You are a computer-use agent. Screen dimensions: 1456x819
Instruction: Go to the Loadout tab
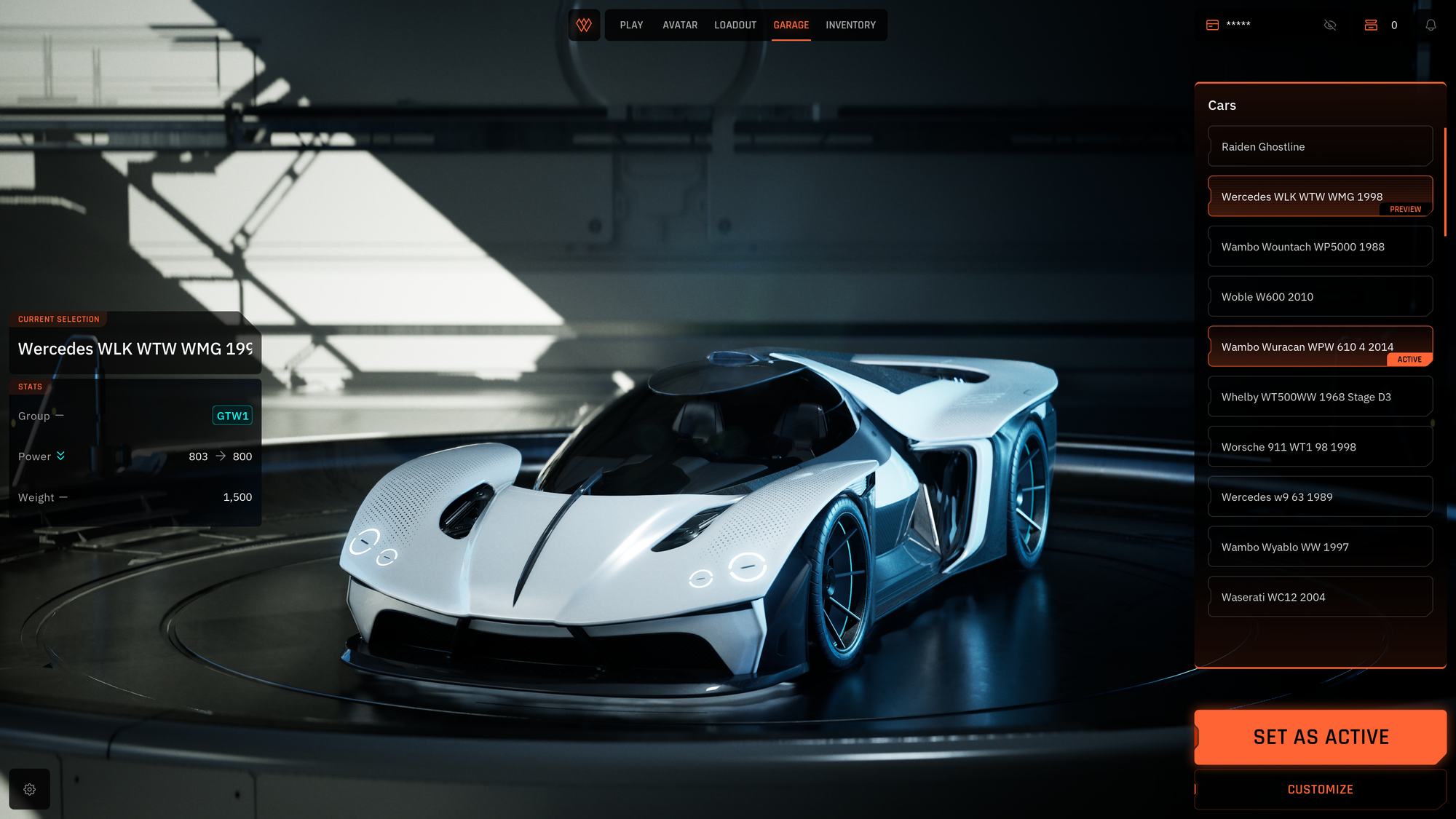tap(735, 25)
